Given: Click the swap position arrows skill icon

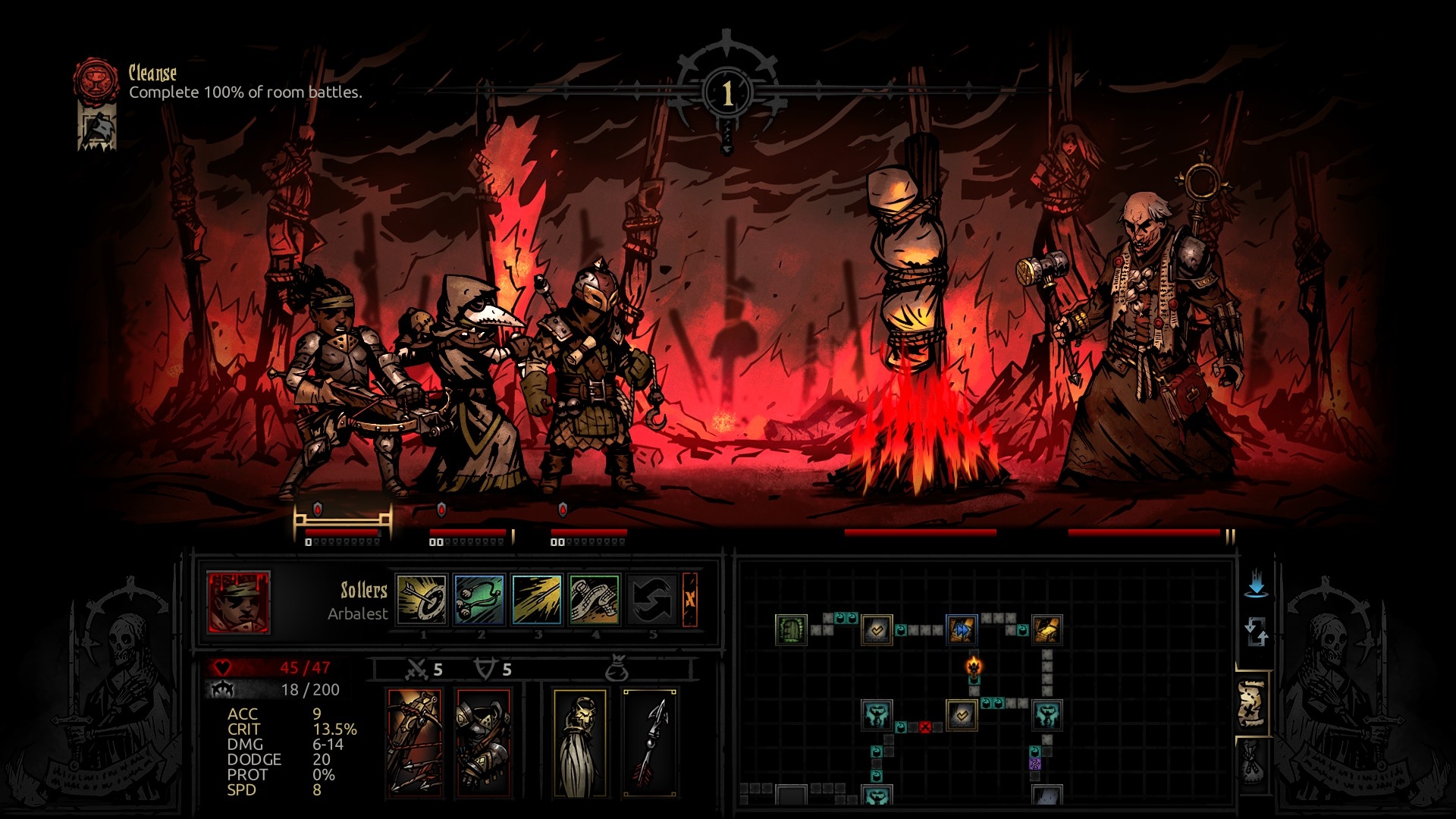Looking at the screenshot, I should (x=651, y=598).
